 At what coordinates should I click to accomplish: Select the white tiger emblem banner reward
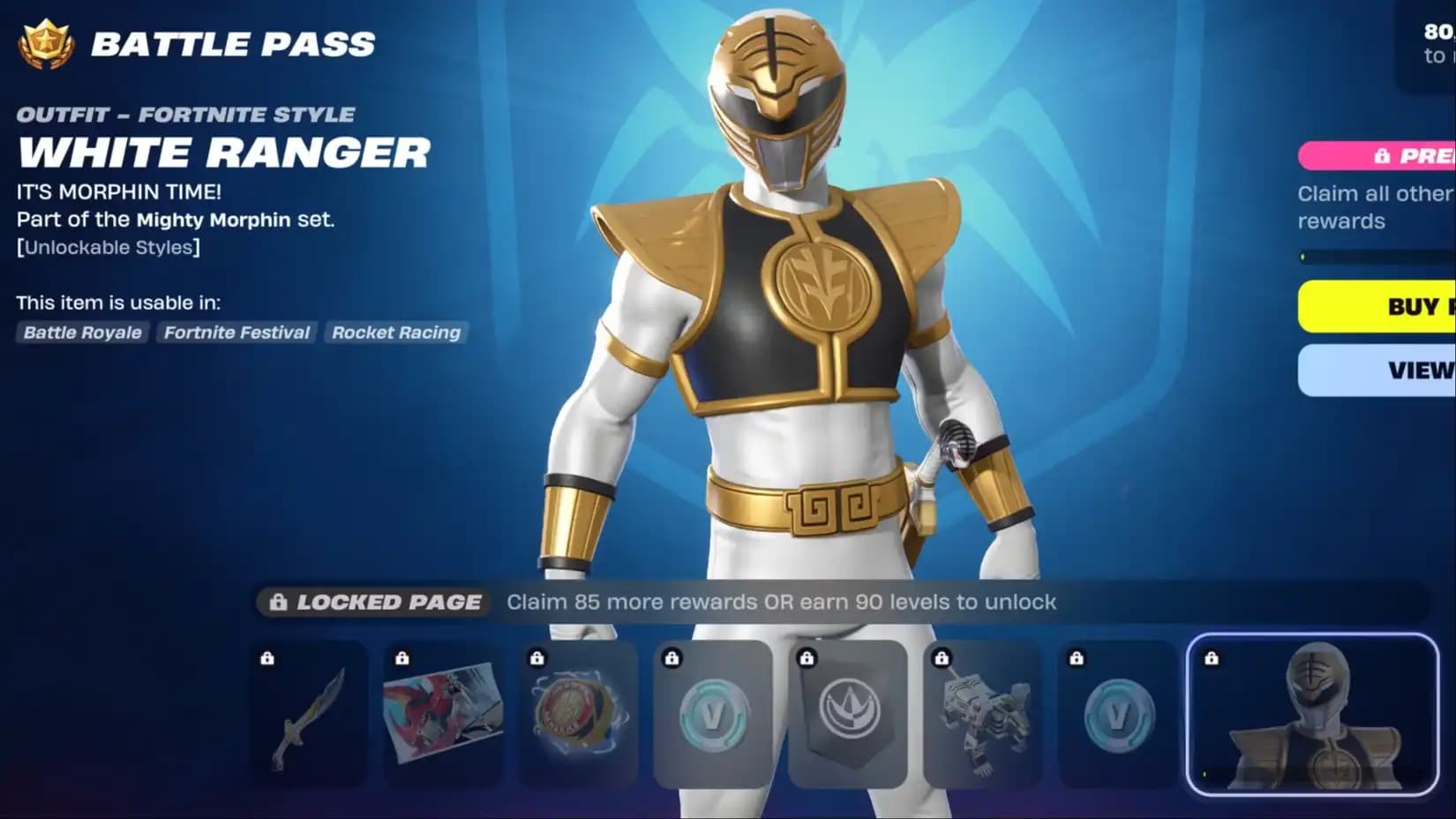tap(848, 714)
